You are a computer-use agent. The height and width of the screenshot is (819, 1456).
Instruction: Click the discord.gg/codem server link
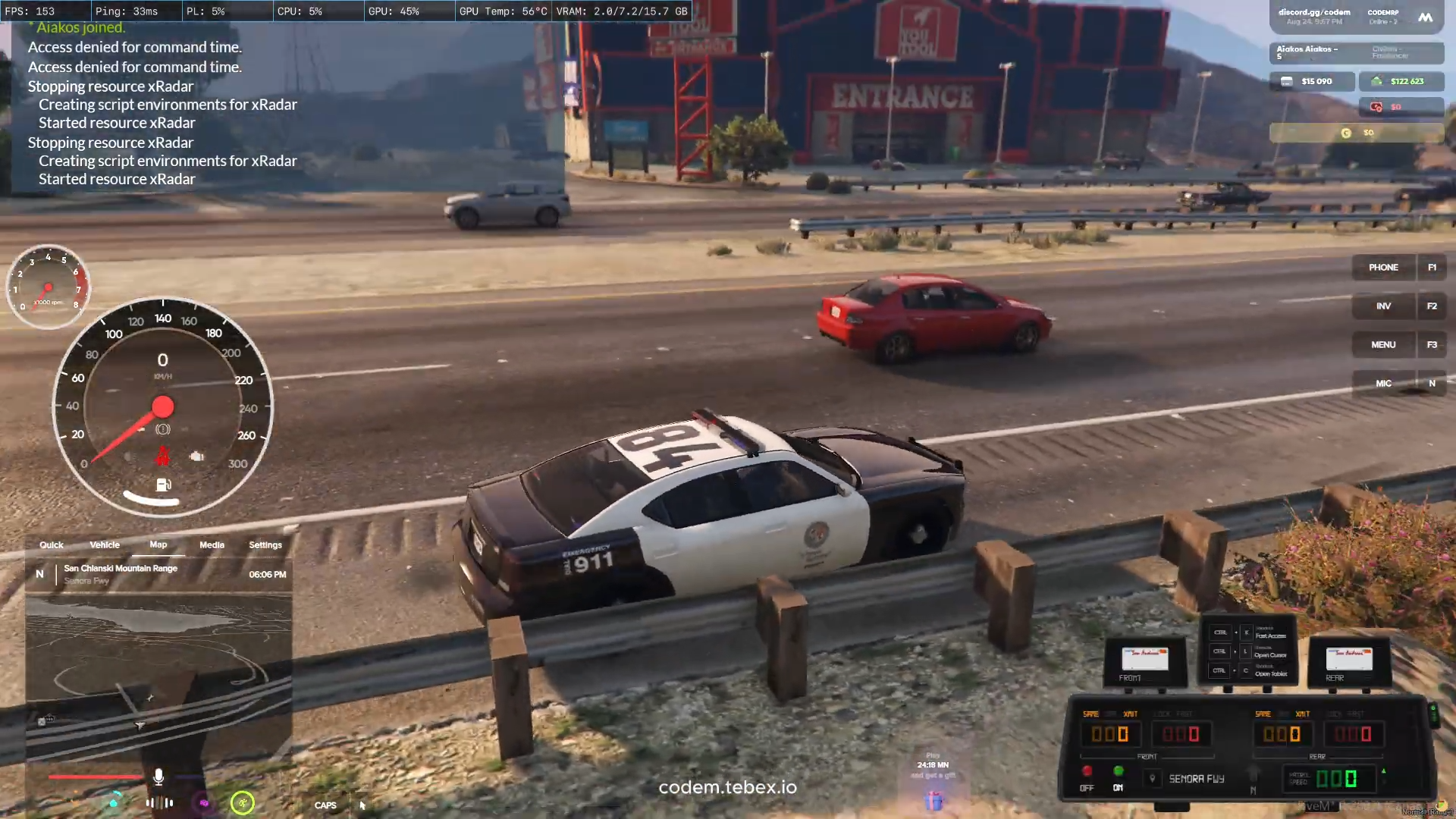click(x=1314, y=13)
